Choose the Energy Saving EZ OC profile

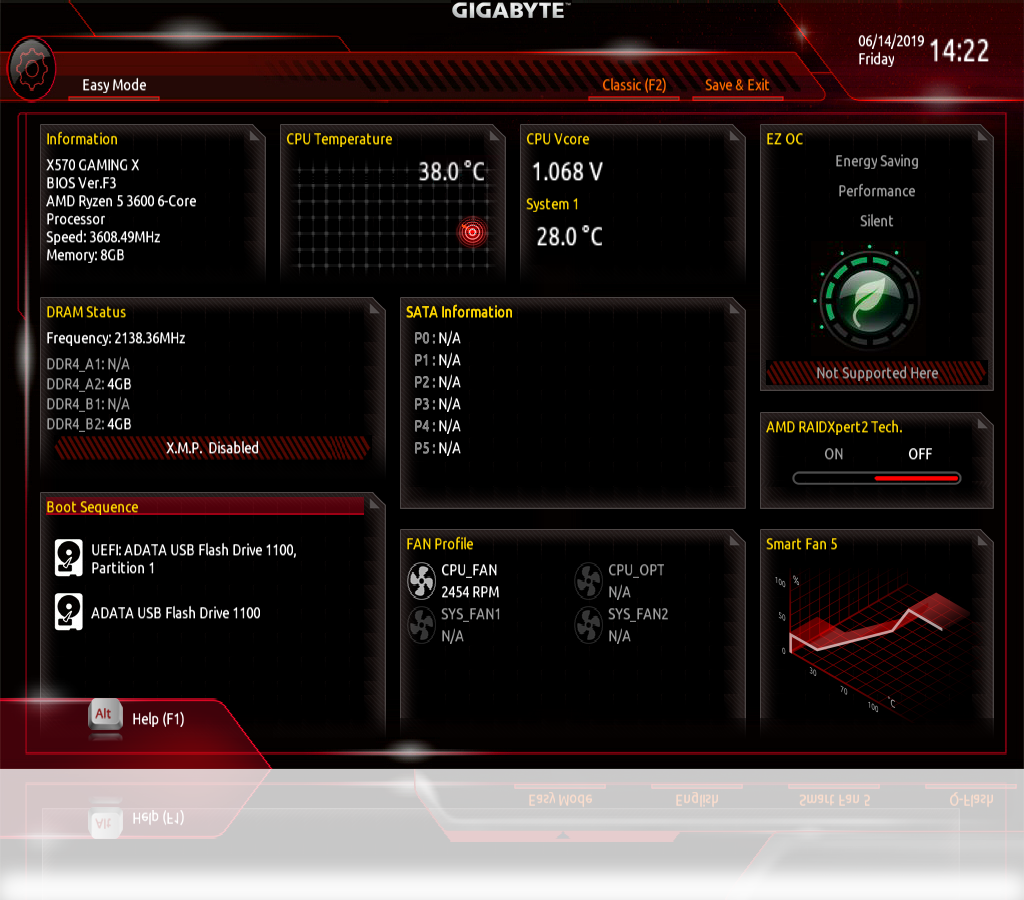pos(876,162)
